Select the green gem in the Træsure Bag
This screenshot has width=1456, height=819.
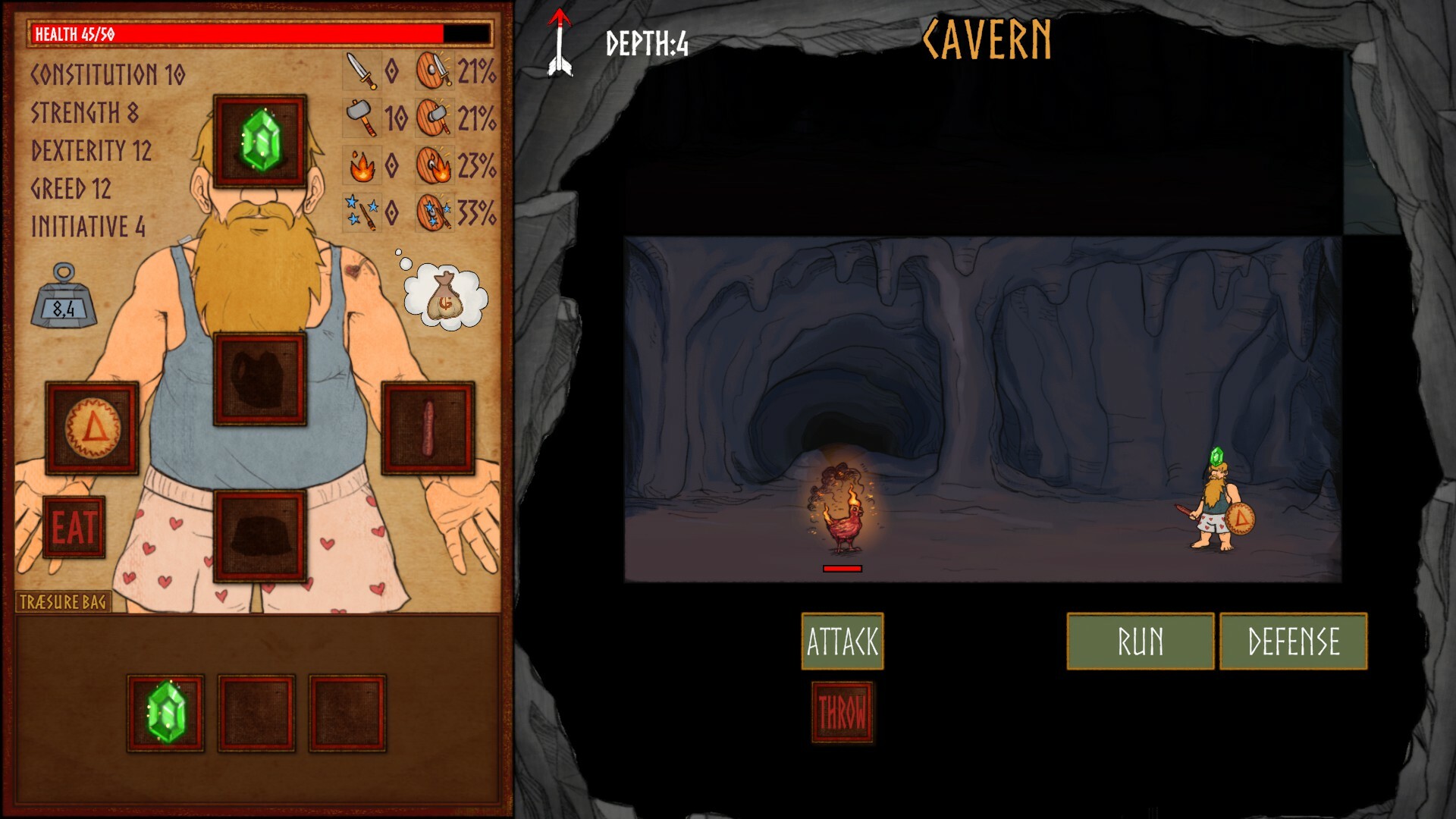point(165,713)
